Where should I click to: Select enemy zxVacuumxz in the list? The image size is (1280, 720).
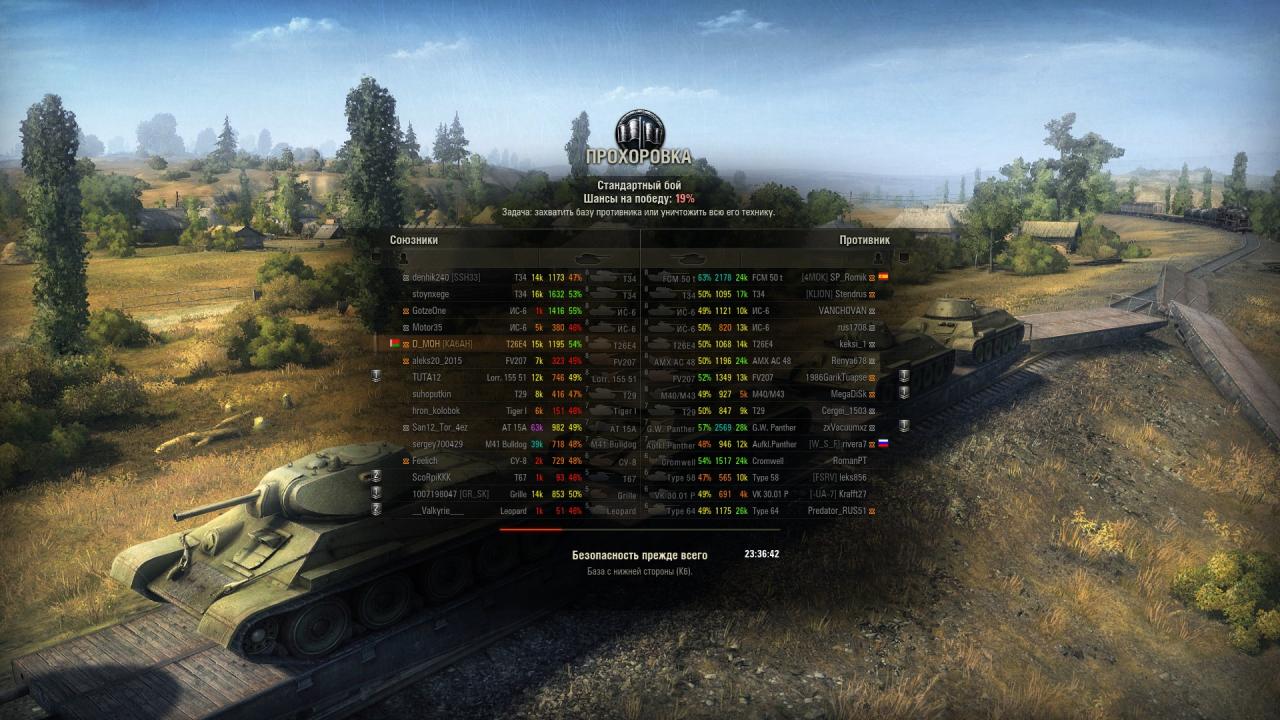[844, 427]
